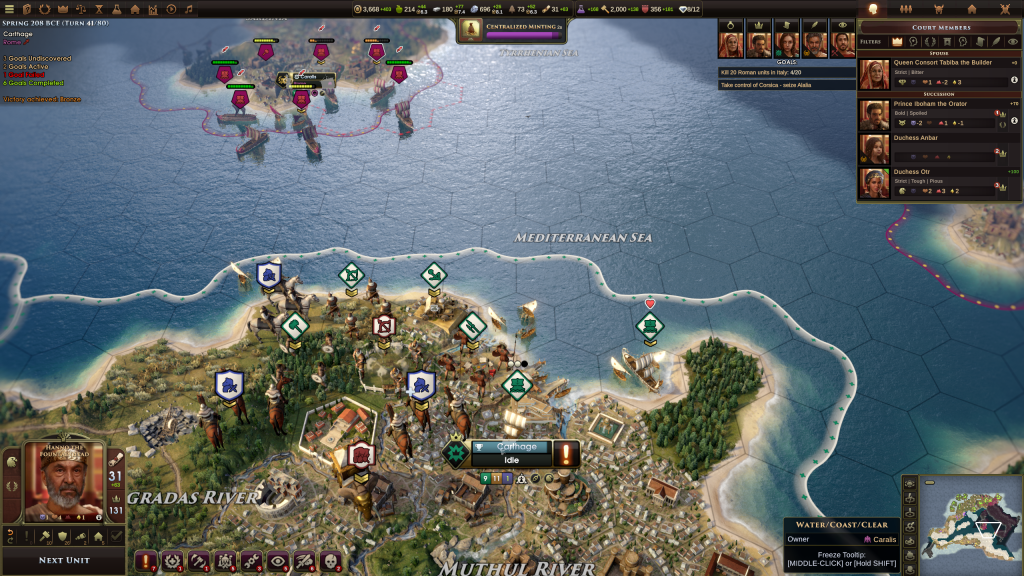Click the Next Unit button
The width and height of the screenshot is (1024, 576).
point(64,560)
